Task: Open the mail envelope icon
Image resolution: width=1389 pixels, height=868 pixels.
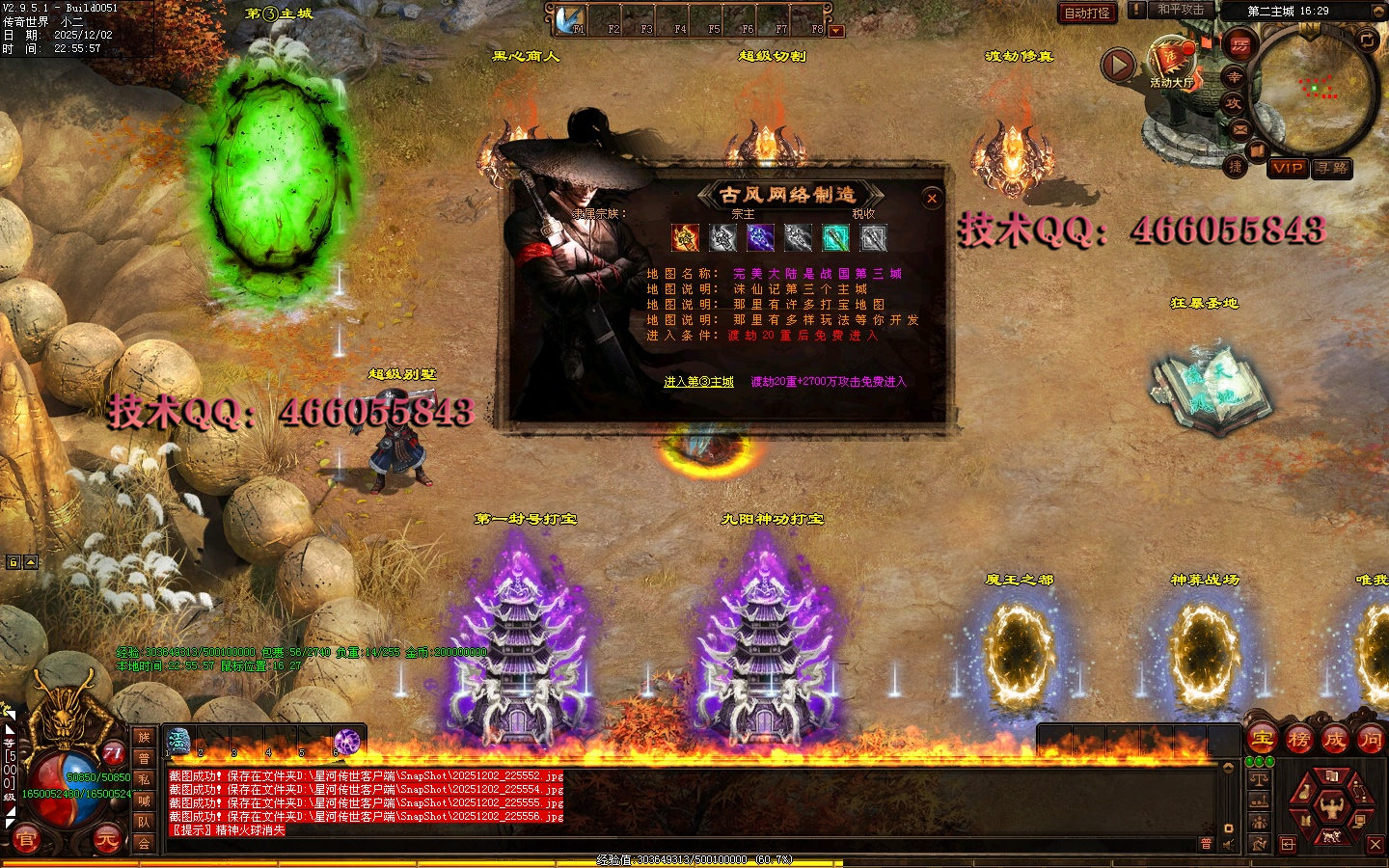Action: 1240,129
